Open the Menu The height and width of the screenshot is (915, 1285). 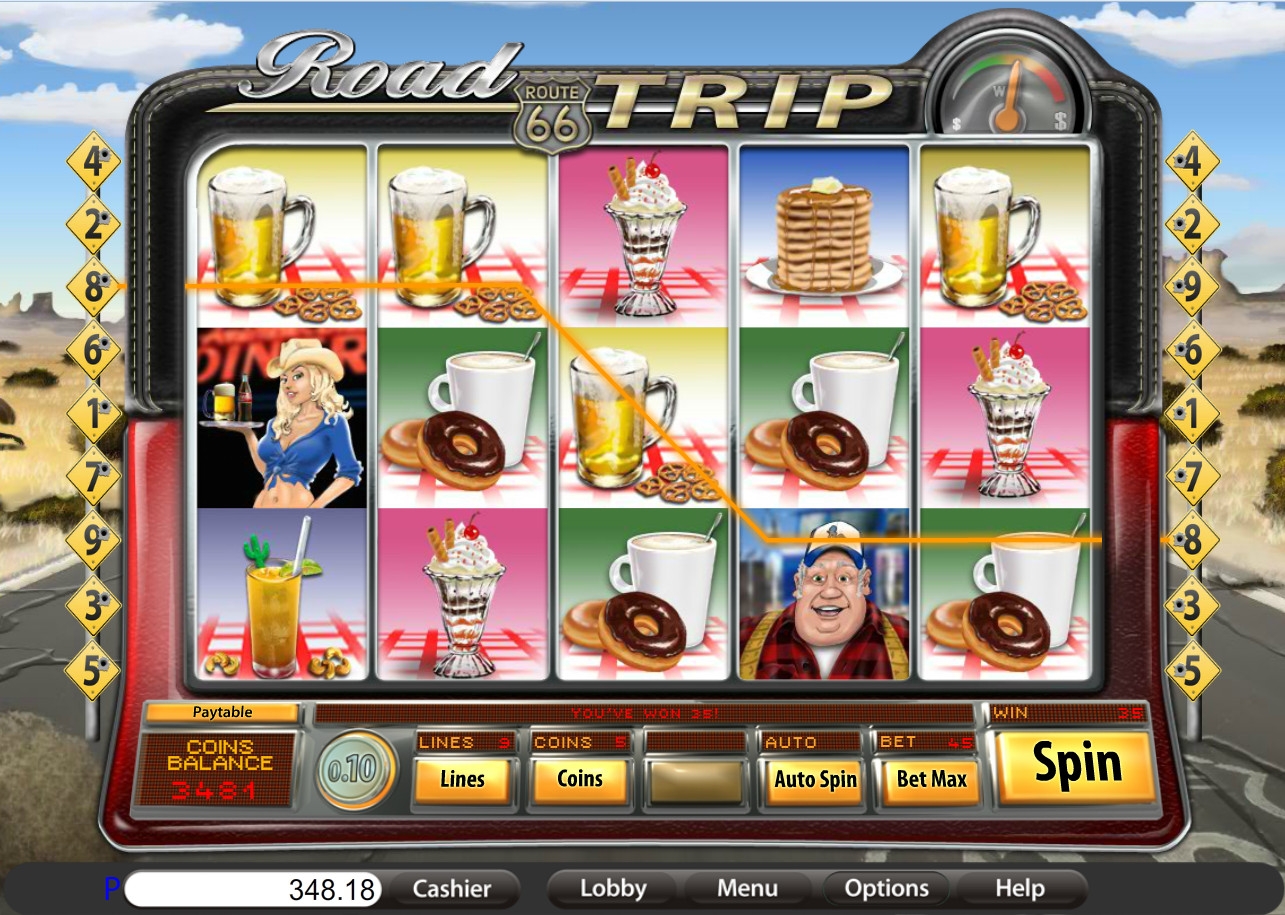click(747, 888)
